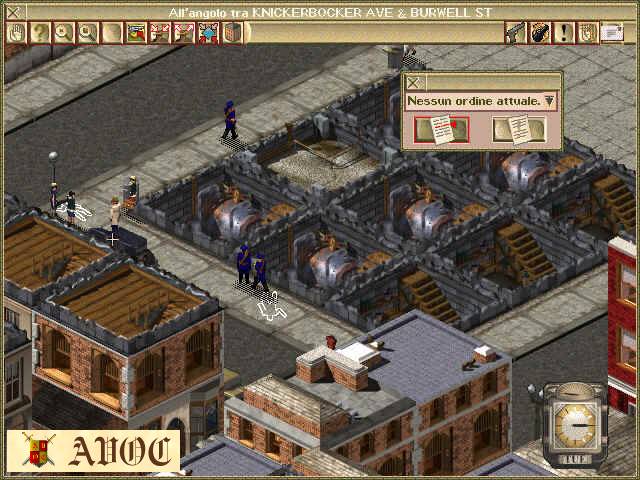
Task: Click the landscape picture toolbar icon
Action: click(136, 33)
